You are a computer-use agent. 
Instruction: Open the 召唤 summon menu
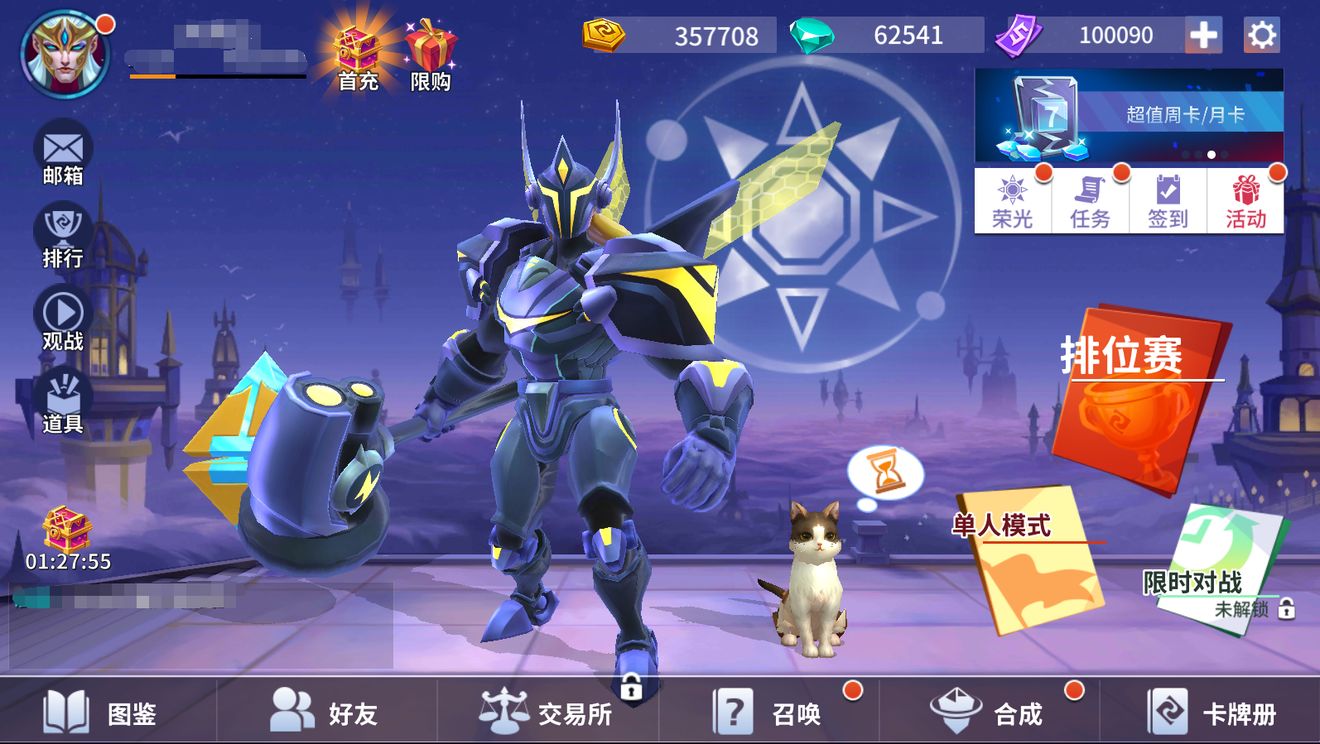tap(767, 713)
